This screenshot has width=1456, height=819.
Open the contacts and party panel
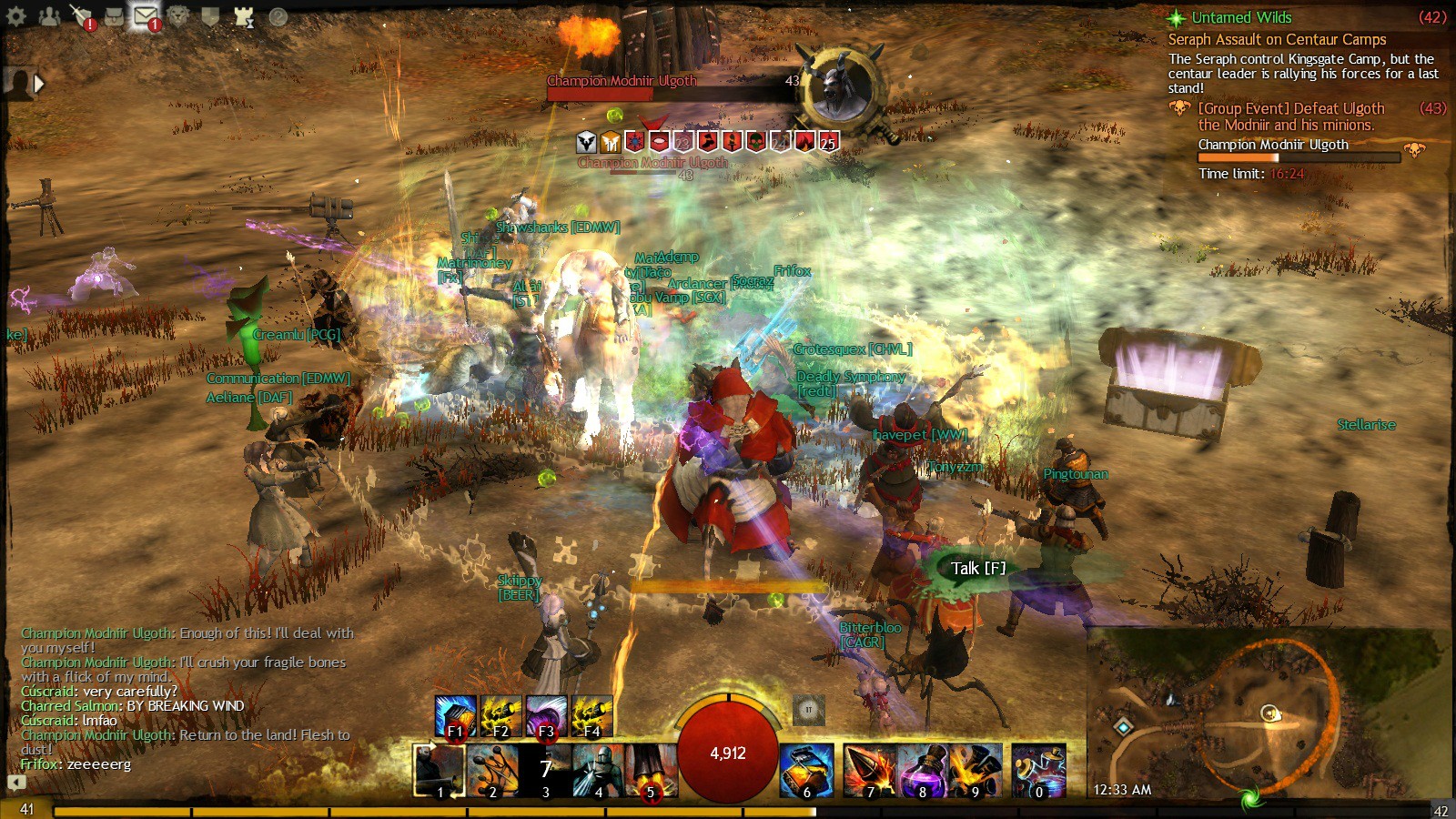coord(49,16)
